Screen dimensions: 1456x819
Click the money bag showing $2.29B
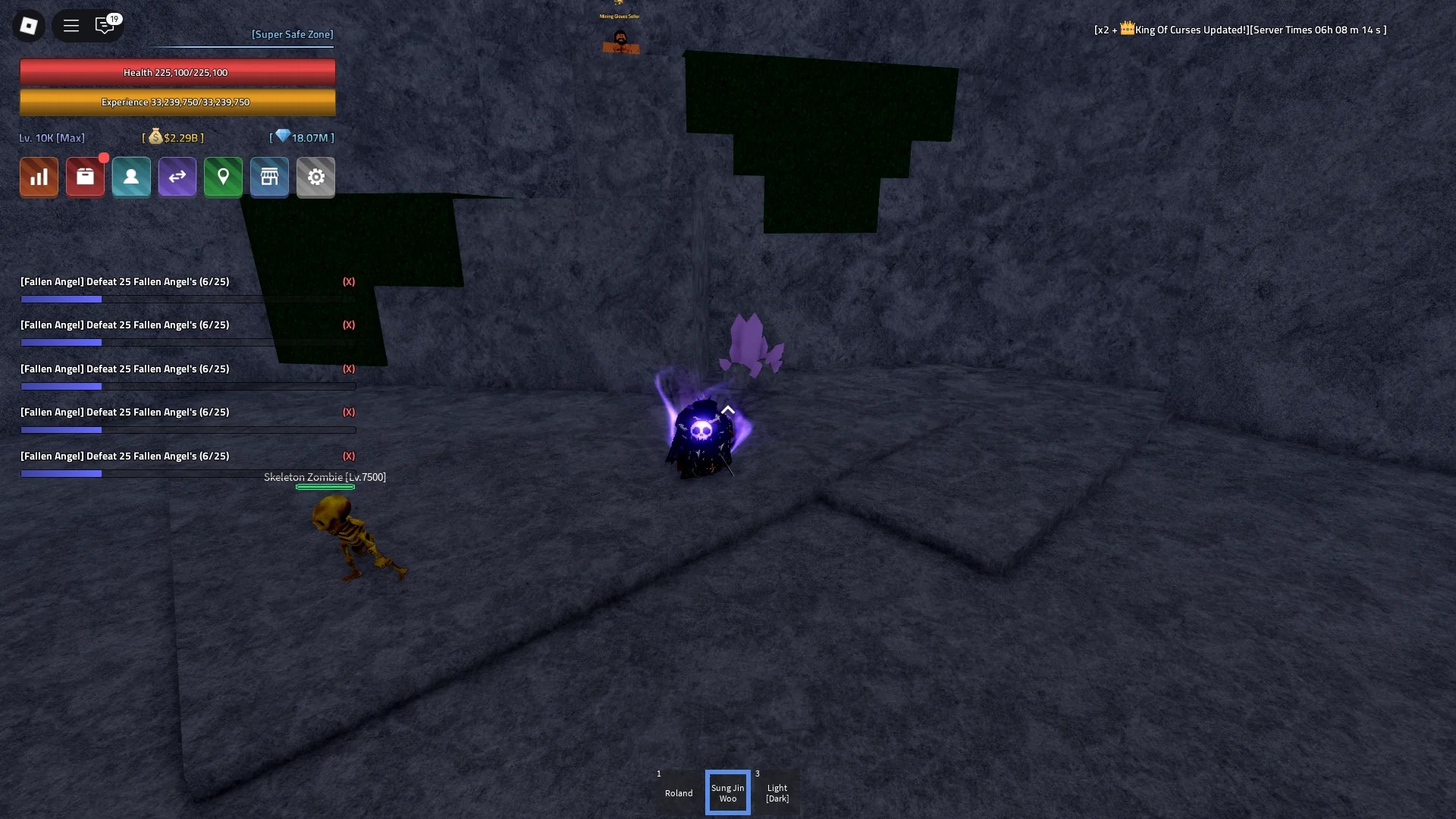click(x=173, y=137)
